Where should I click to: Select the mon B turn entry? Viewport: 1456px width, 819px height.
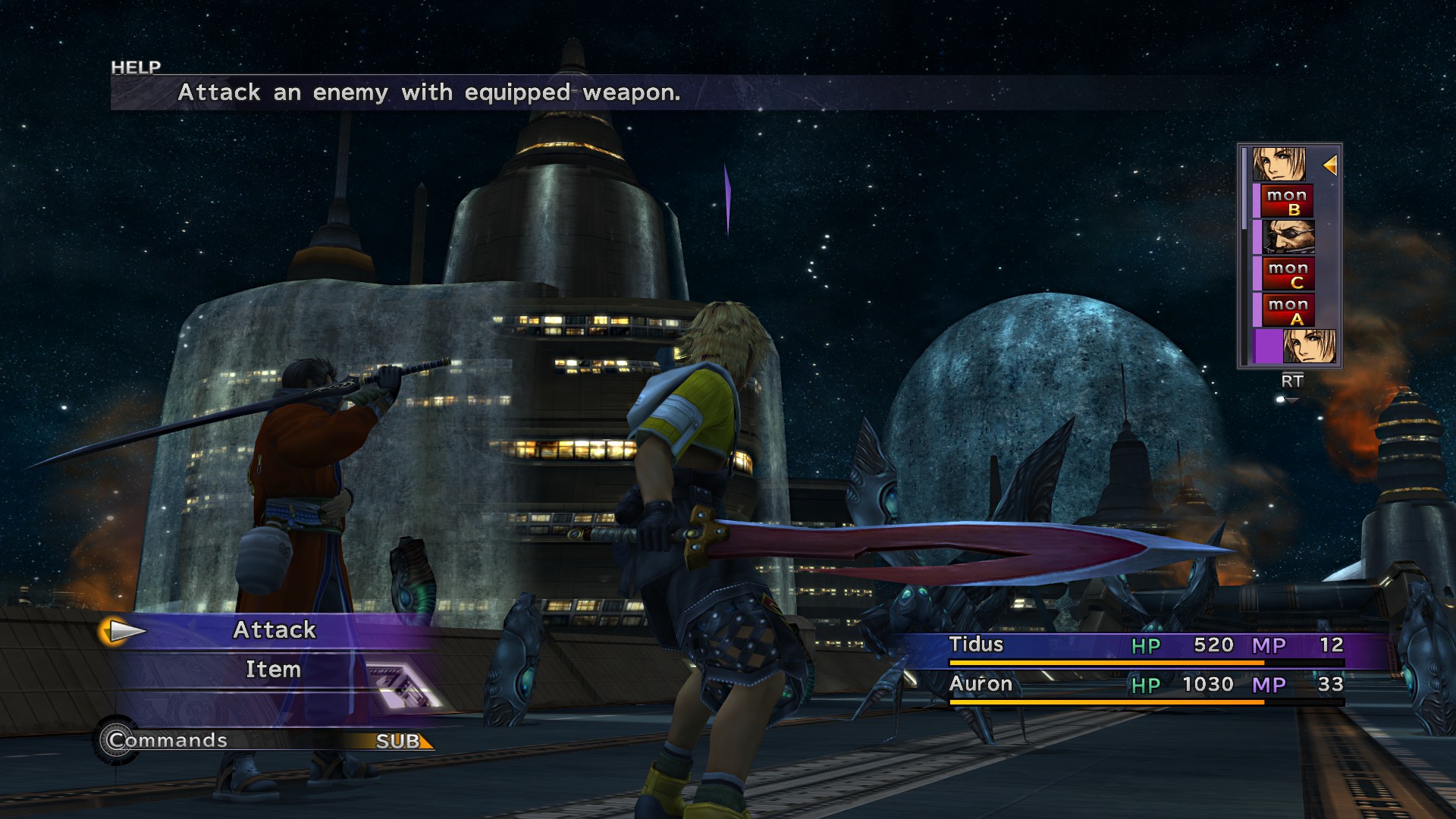tap(1287, 202)
